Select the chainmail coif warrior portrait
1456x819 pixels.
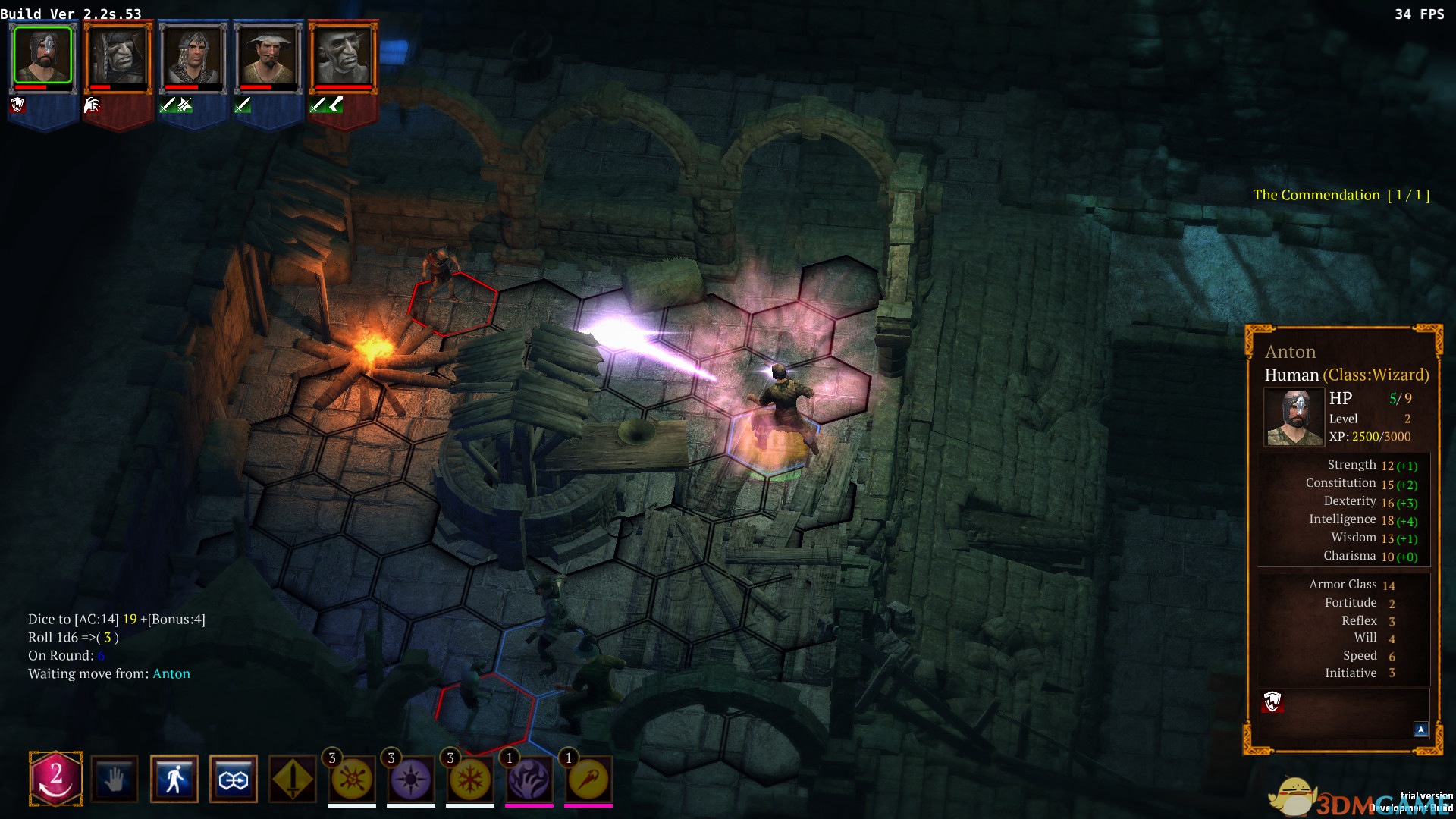tap(193, 55)
